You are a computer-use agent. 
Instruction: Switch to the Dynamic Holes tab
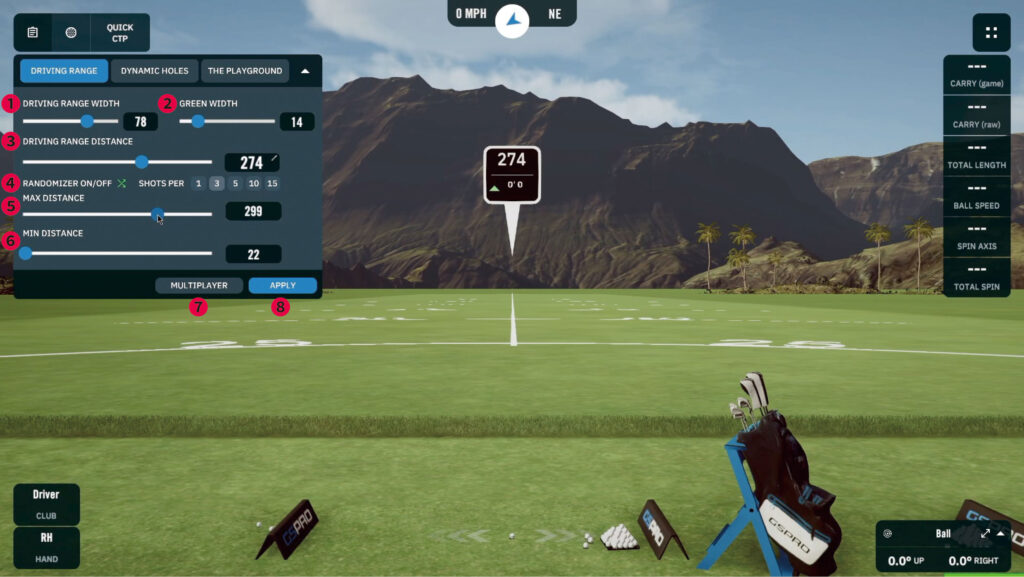coord(154,71)
